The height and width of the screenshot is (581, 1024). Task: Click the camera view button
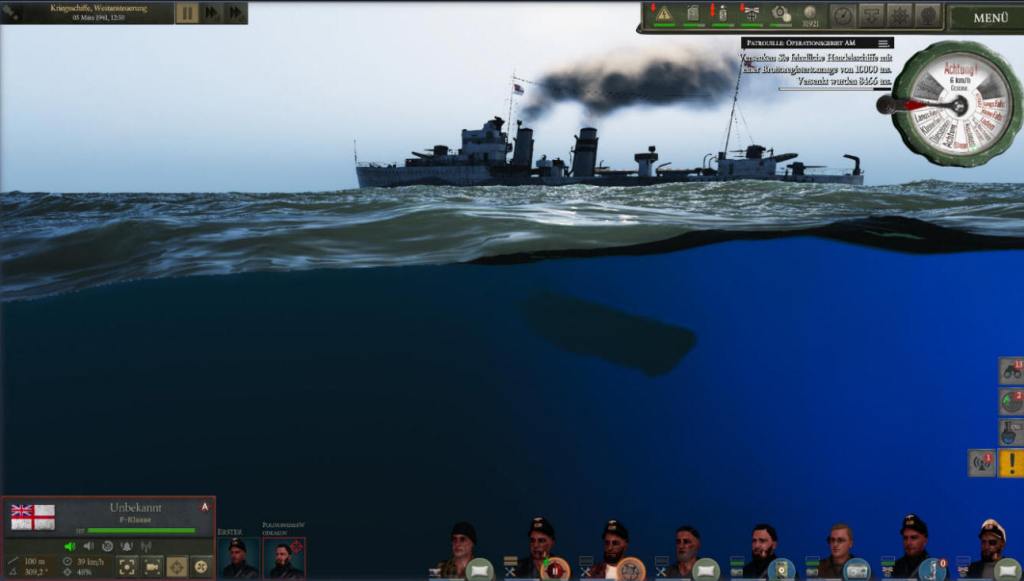152,566
